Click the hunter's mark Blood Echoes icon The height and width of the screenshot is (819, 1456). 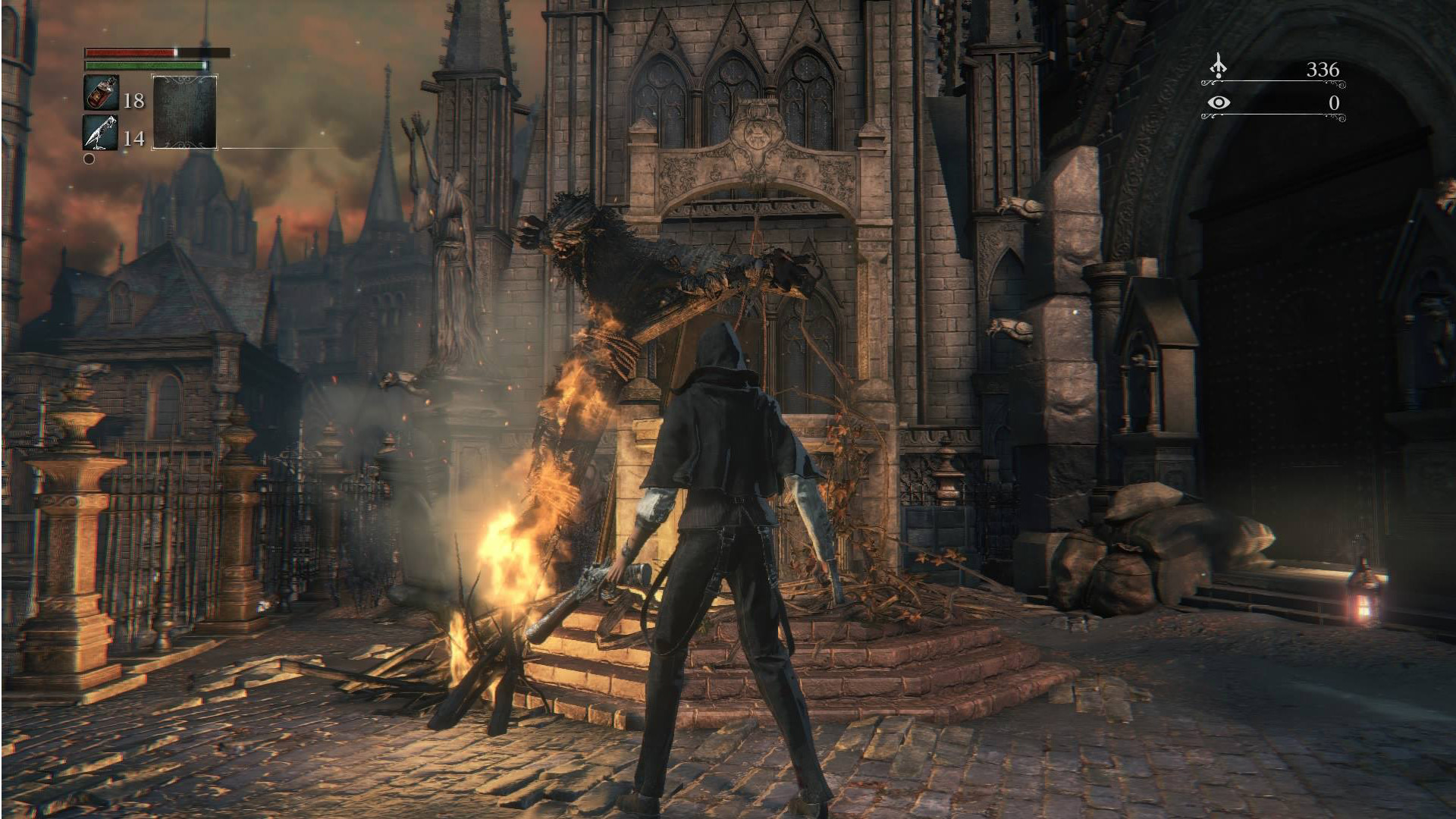(1218, 67)
